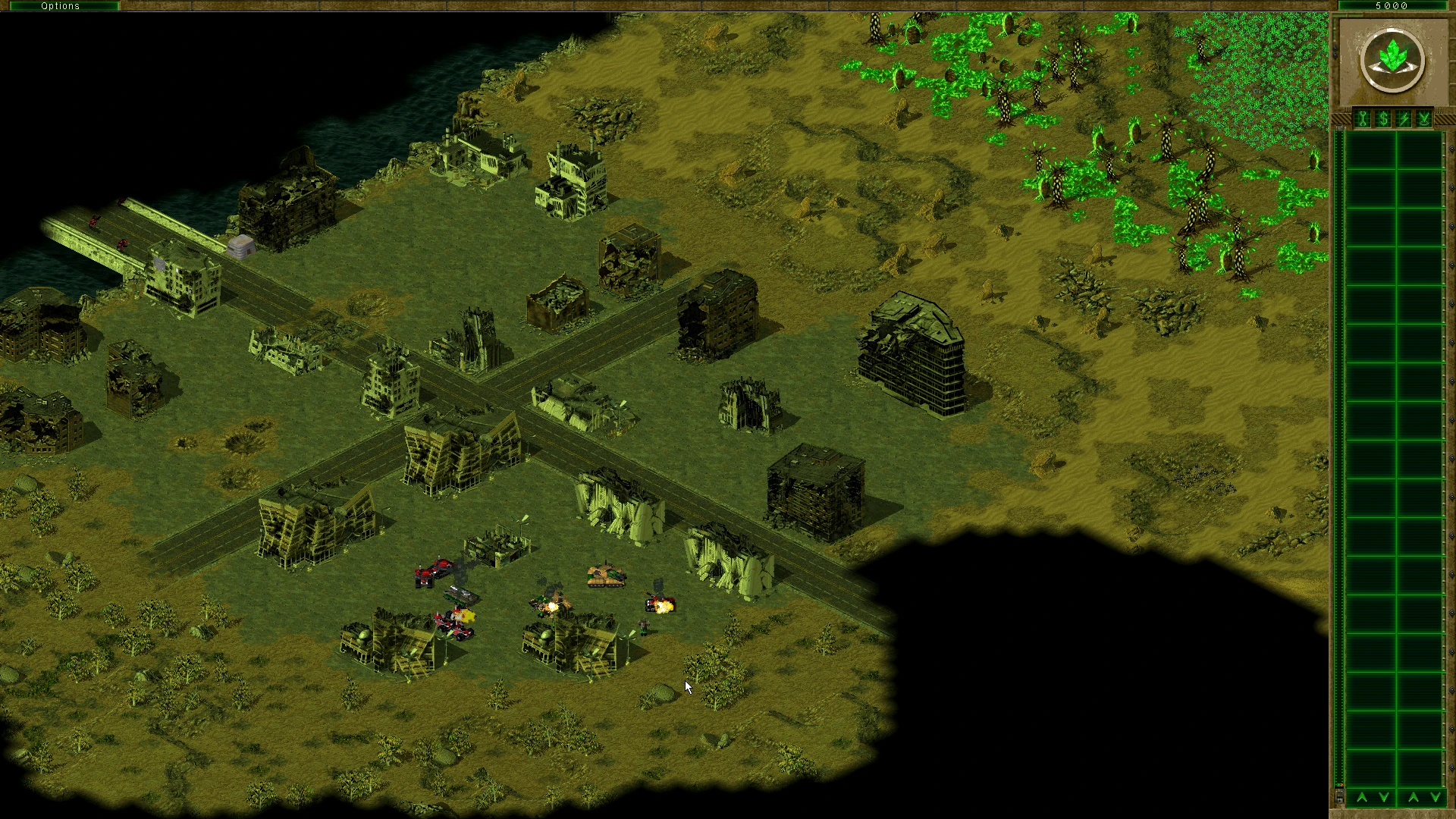Image resolution: width=1456 pixels, height=819 pixels.
Task: Open the Options menu
Action: pos(60,5)
